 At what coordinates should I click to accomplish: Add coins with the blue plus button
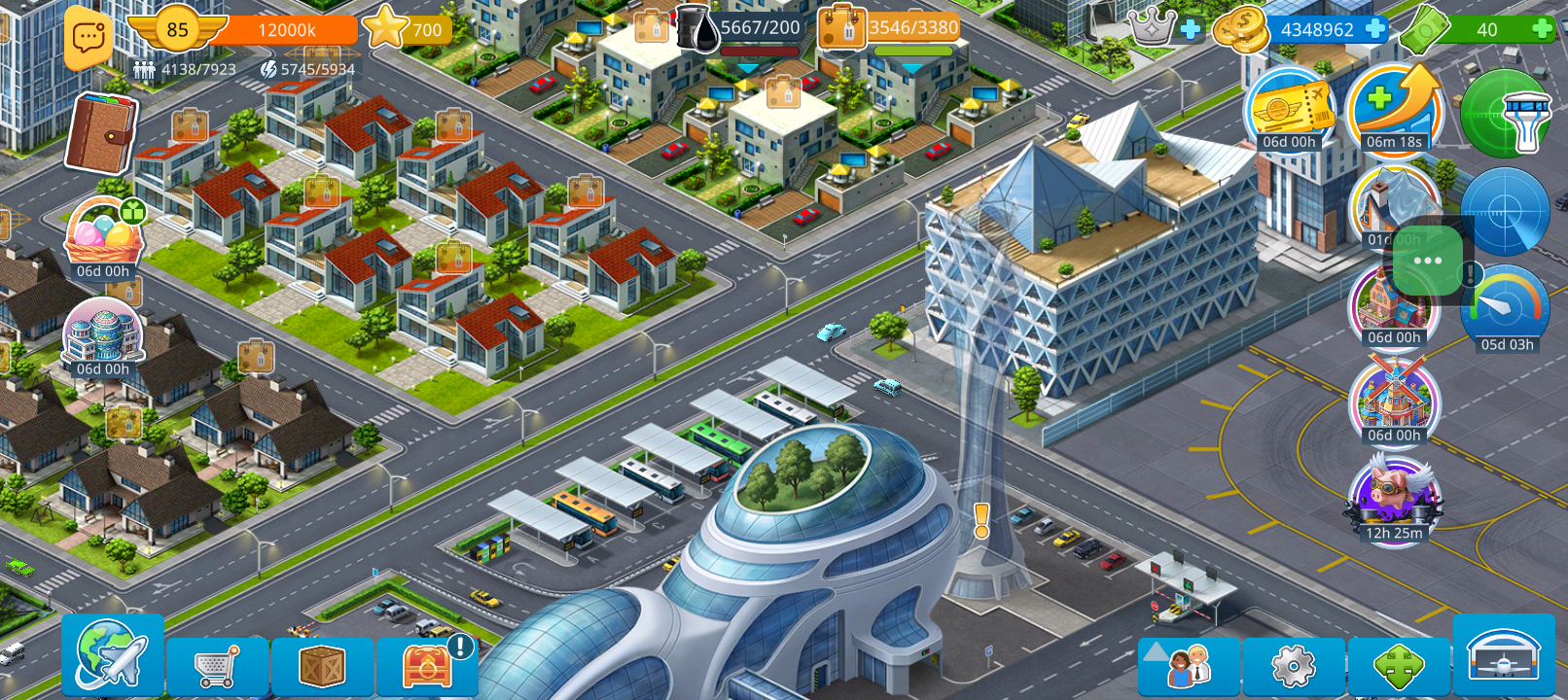coord(1373,29)
